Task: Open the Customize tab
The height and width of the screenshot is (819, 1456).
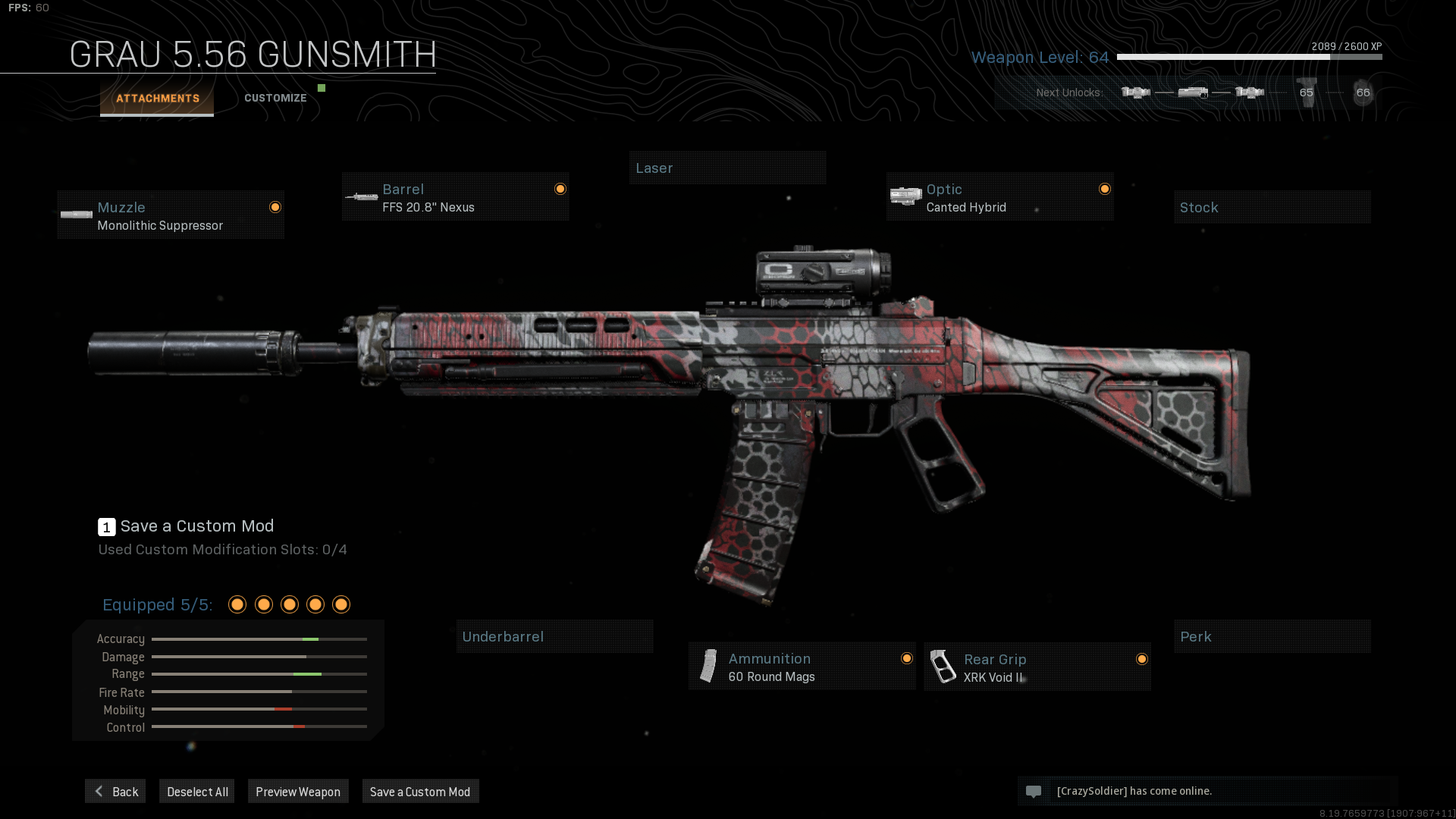Action: pos(275,99)
